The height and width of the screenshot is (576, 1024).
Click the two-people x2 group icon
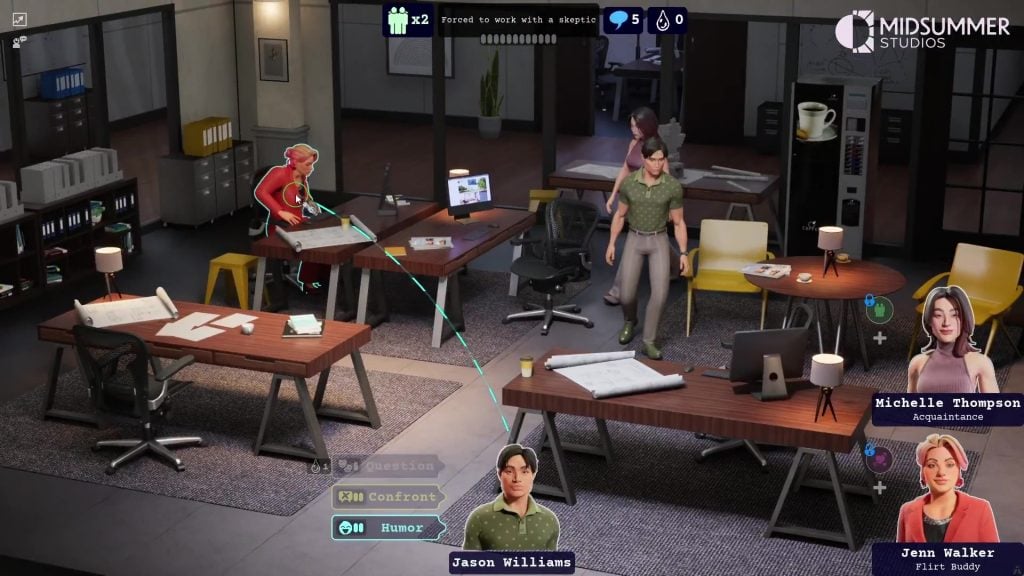click(407, 20)
